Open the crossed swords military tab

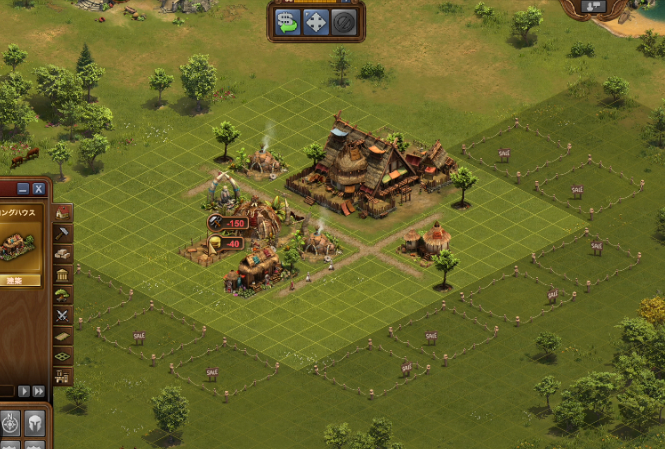tap(63, 315)
